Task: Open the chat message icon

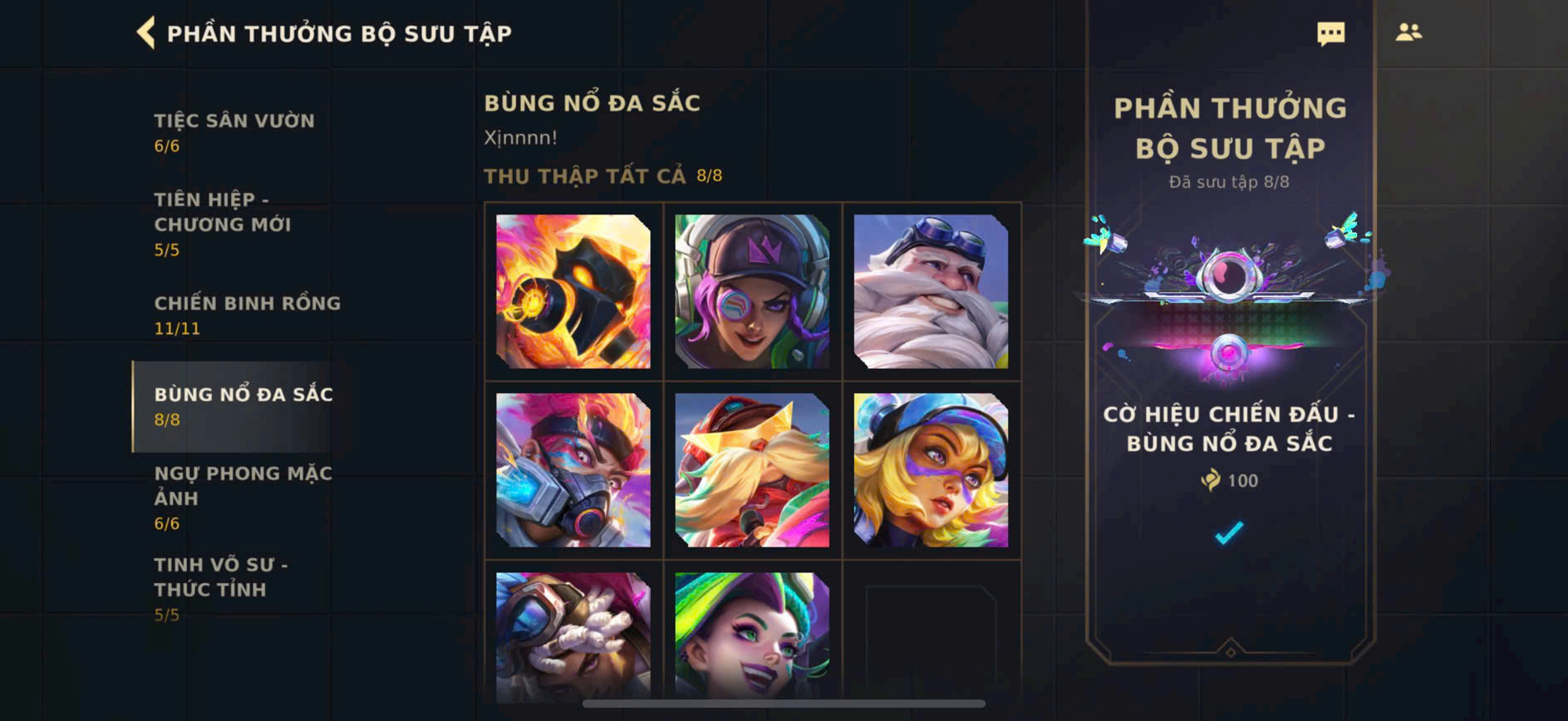Action: 1330,33
